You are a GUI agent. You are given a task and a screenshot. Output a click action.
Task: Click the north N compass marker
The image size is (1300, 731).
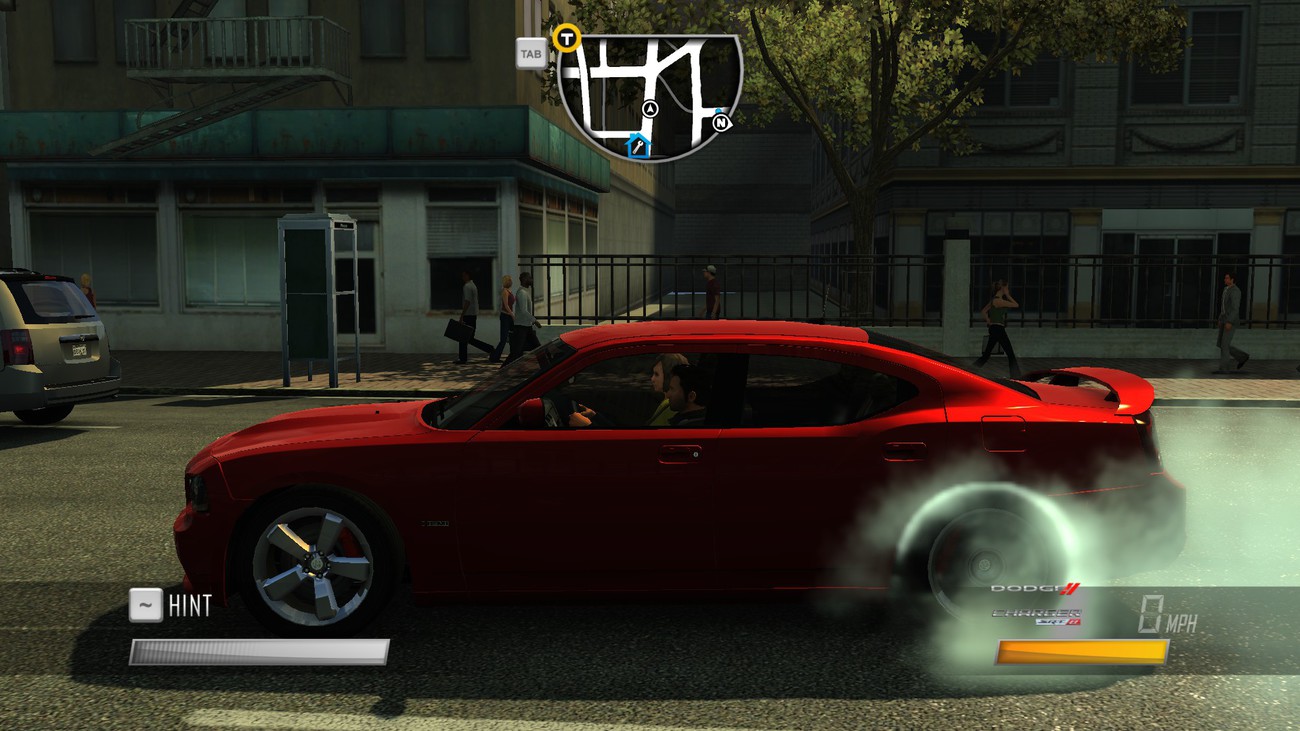[x=722, y=122]
